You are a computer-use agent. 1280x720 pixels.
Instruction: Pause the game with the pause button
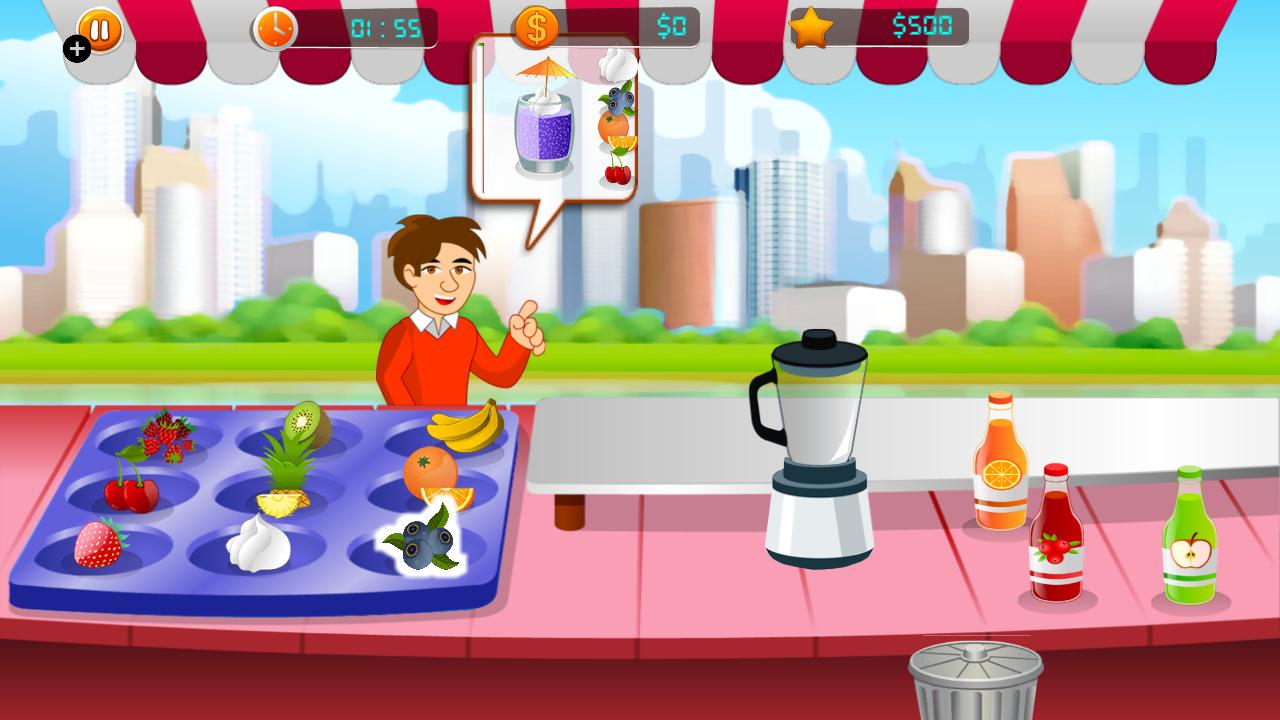[97, 29]
